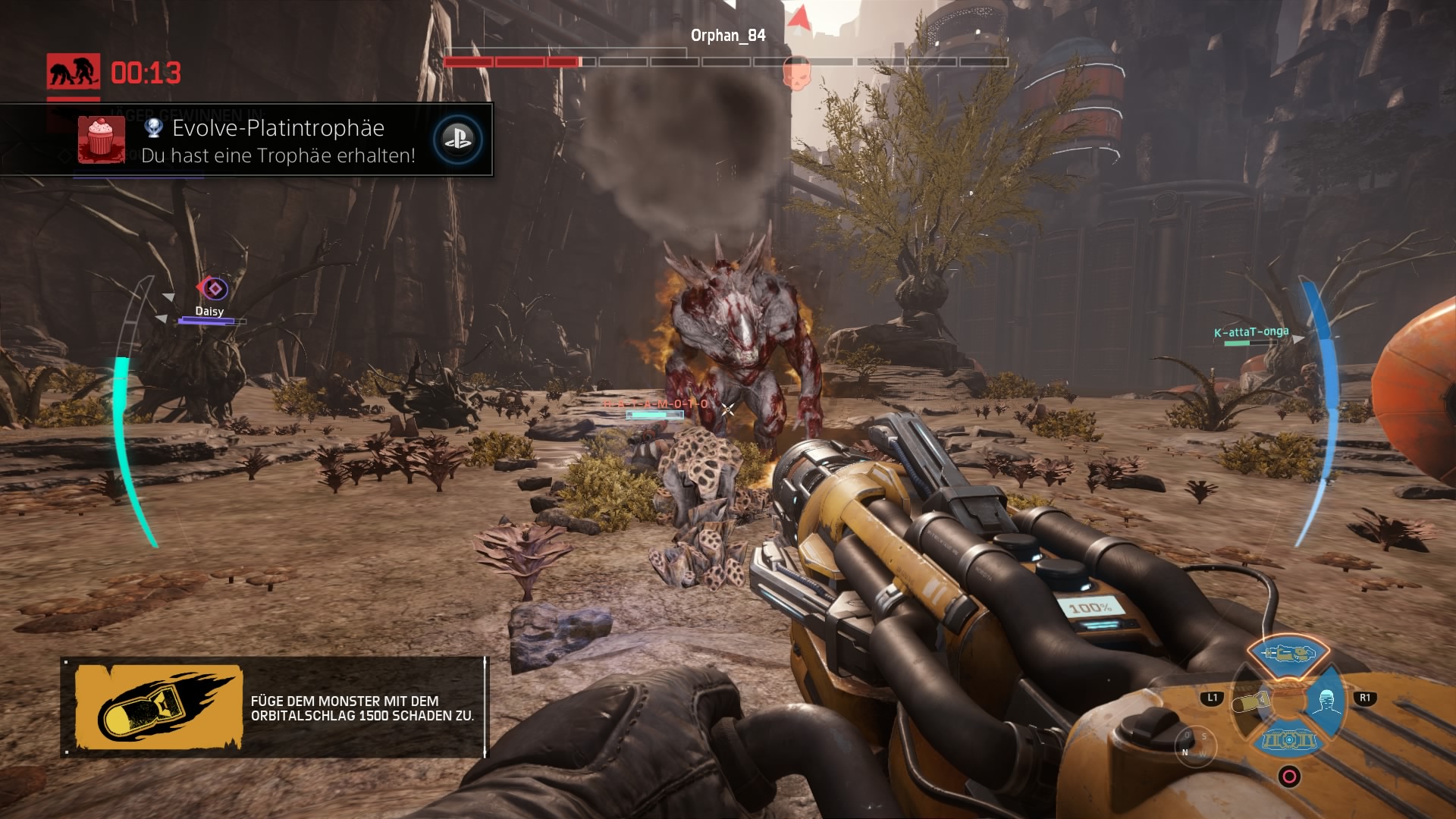This screenshot has width=1456, height=819.
Task: Activate the orbital strike bomb ability
Action: pos(1252,702)
